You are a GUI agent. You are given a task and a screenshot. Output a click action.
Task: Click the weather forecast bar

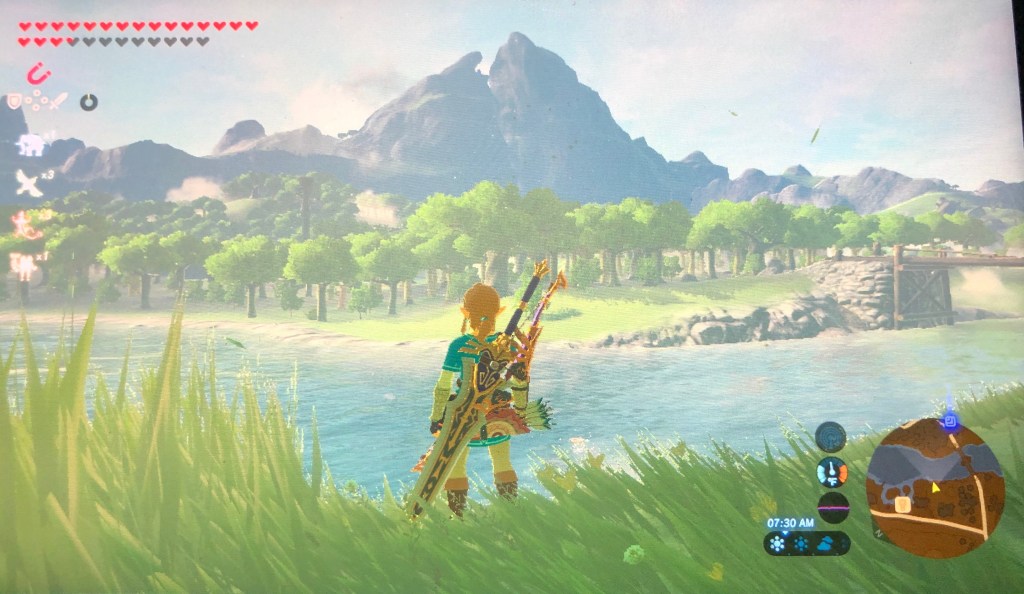point(807,543)
